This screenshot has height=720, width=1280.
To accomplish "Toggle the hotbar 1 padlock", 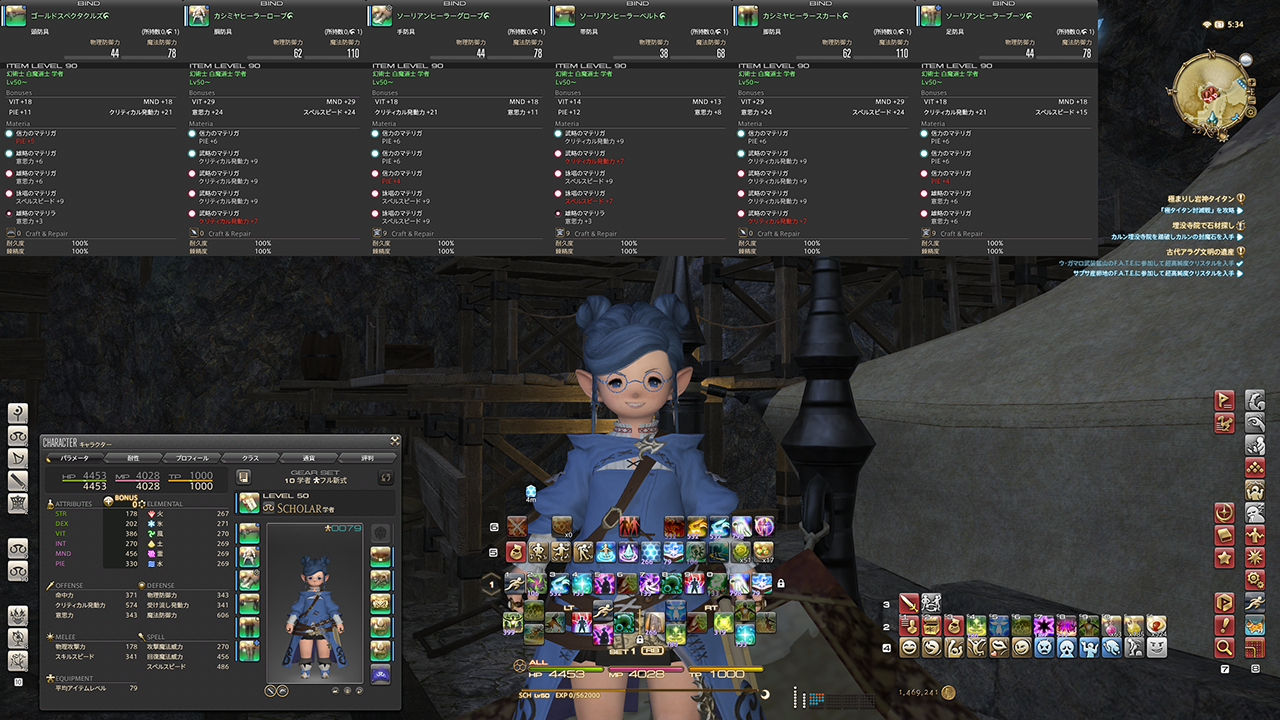I will 781,583.
